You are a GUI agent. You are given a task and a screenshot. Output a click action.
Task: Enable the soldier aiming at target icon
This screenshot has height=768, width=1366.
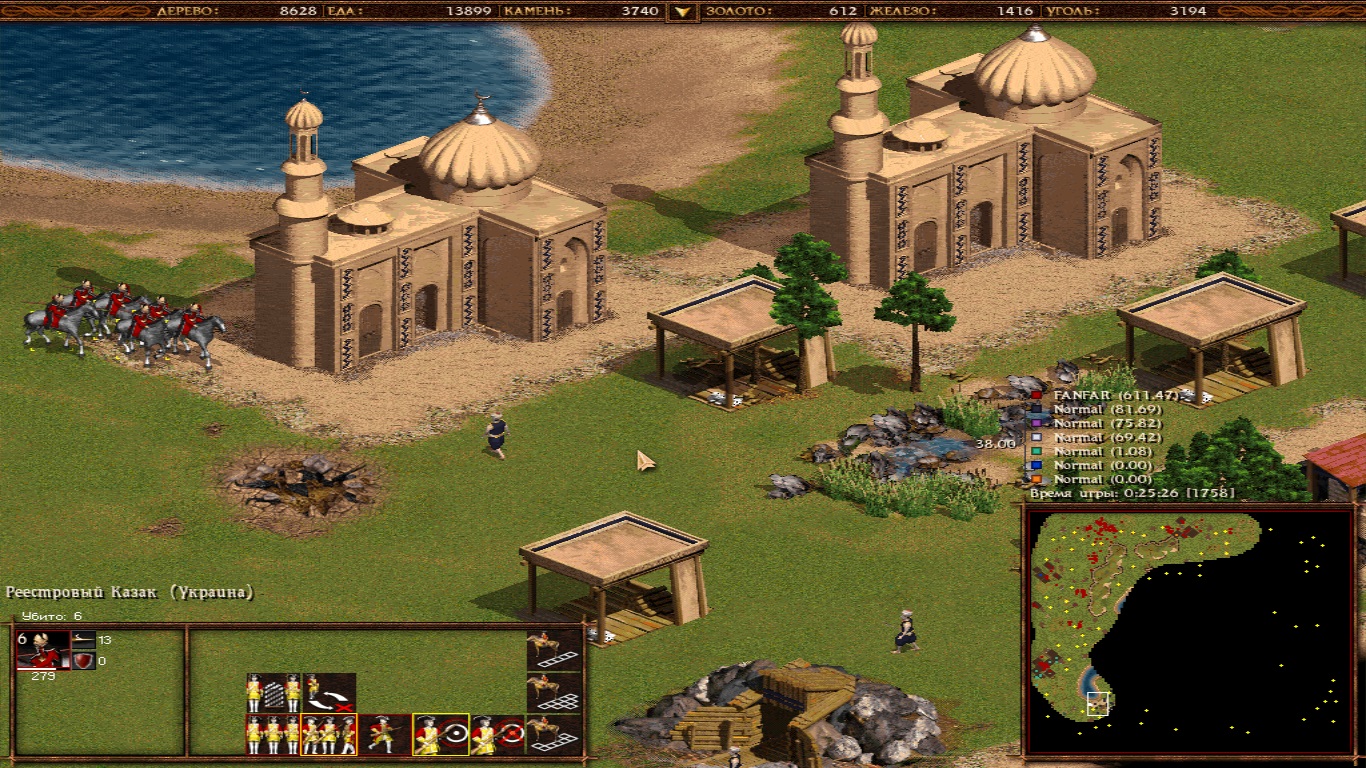(441, 735)
